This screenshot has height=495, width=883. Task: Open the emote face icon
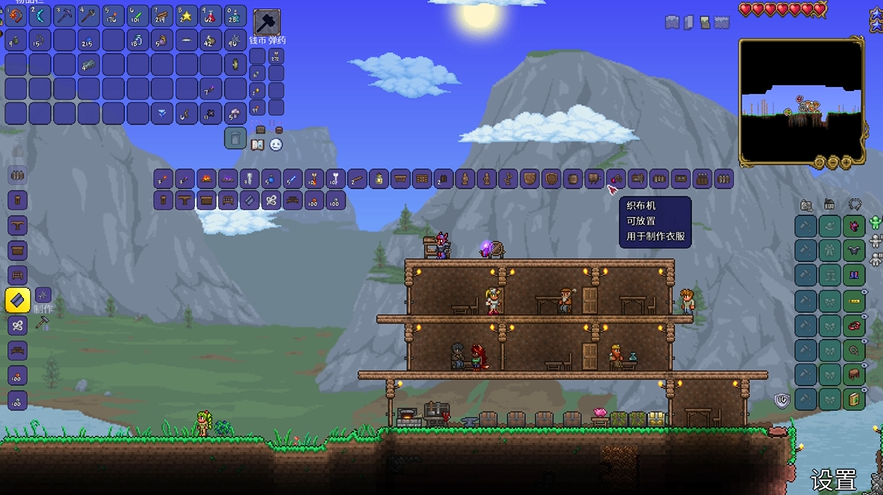pyautogui.click(x=276, y=145)
